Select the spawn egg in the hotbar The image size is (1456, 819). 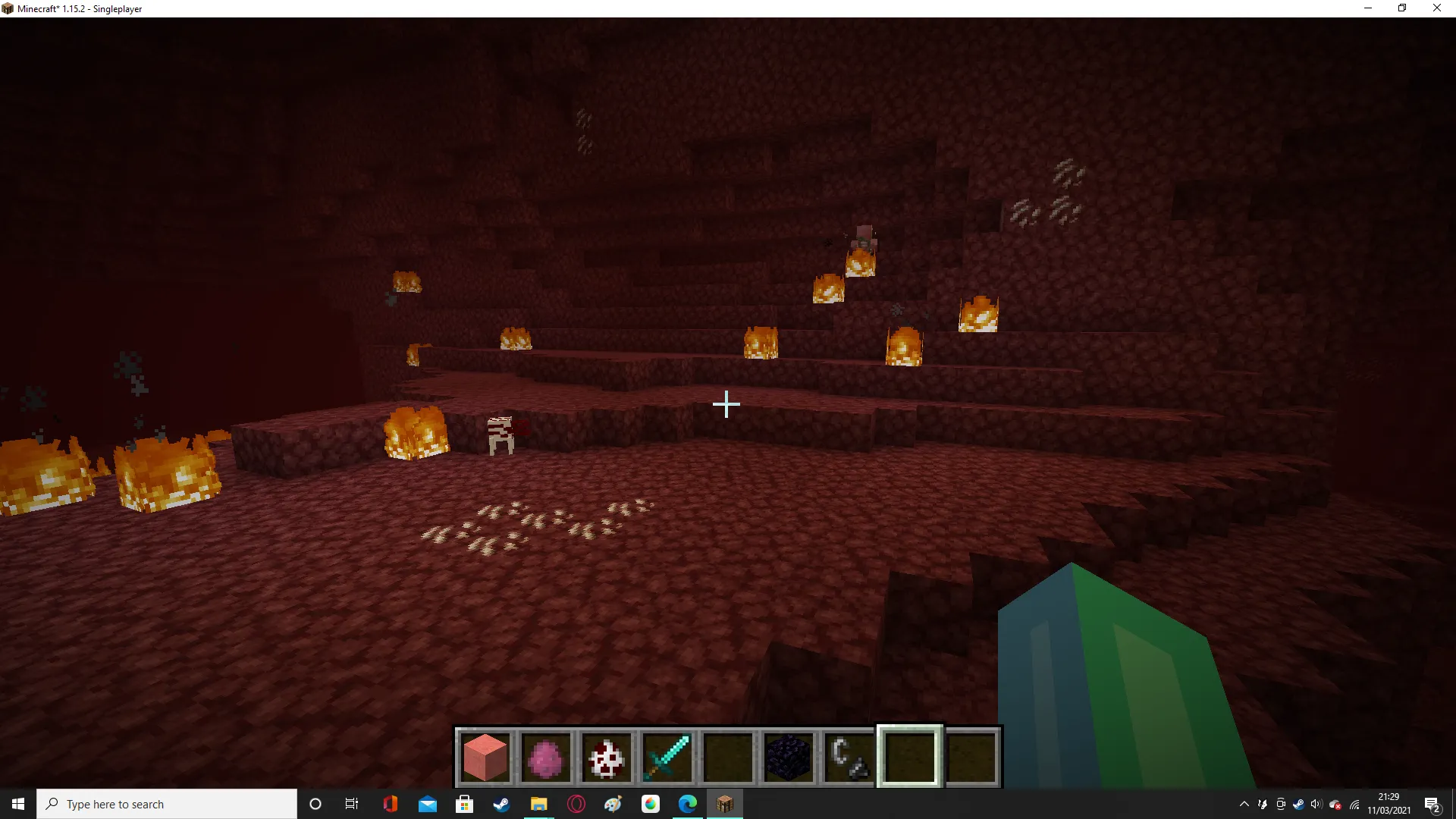point(607,756)
